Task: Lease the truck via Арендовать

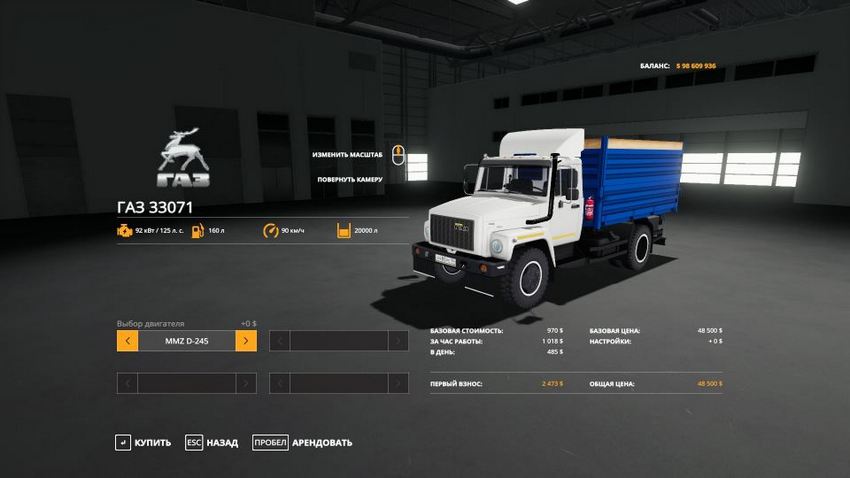Action: point(302,442)
